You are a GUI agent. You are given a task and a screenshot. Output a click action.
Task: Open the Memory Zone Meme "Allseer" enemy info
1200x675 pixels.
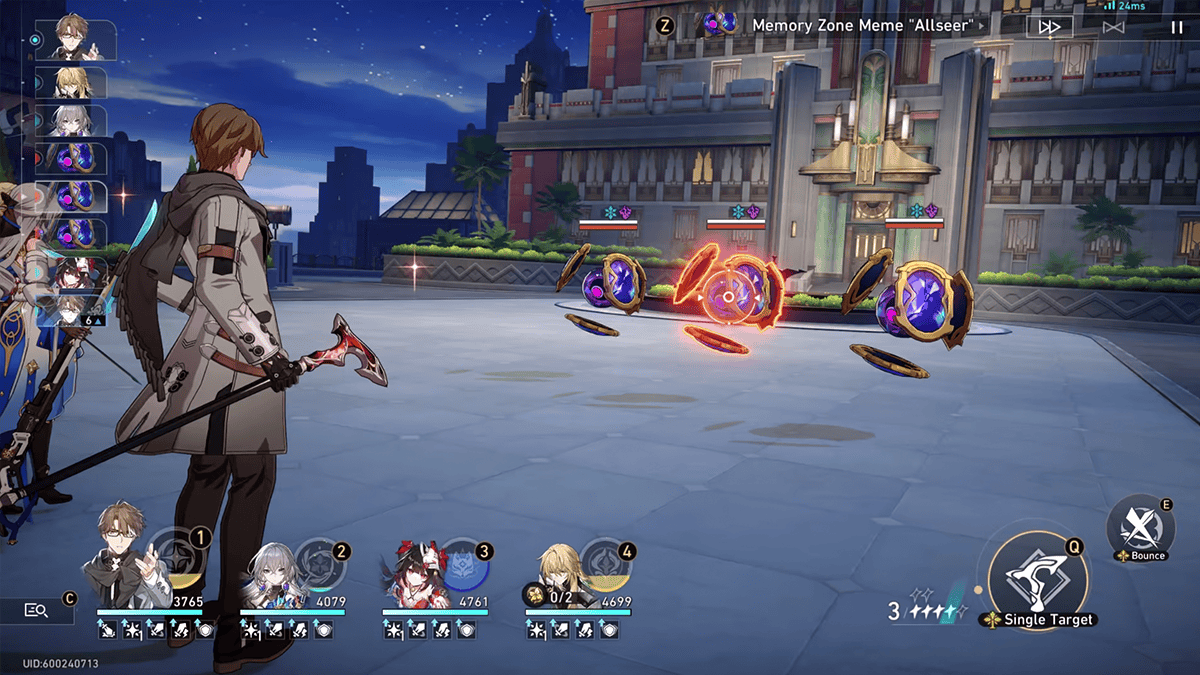tap(864, 25)
